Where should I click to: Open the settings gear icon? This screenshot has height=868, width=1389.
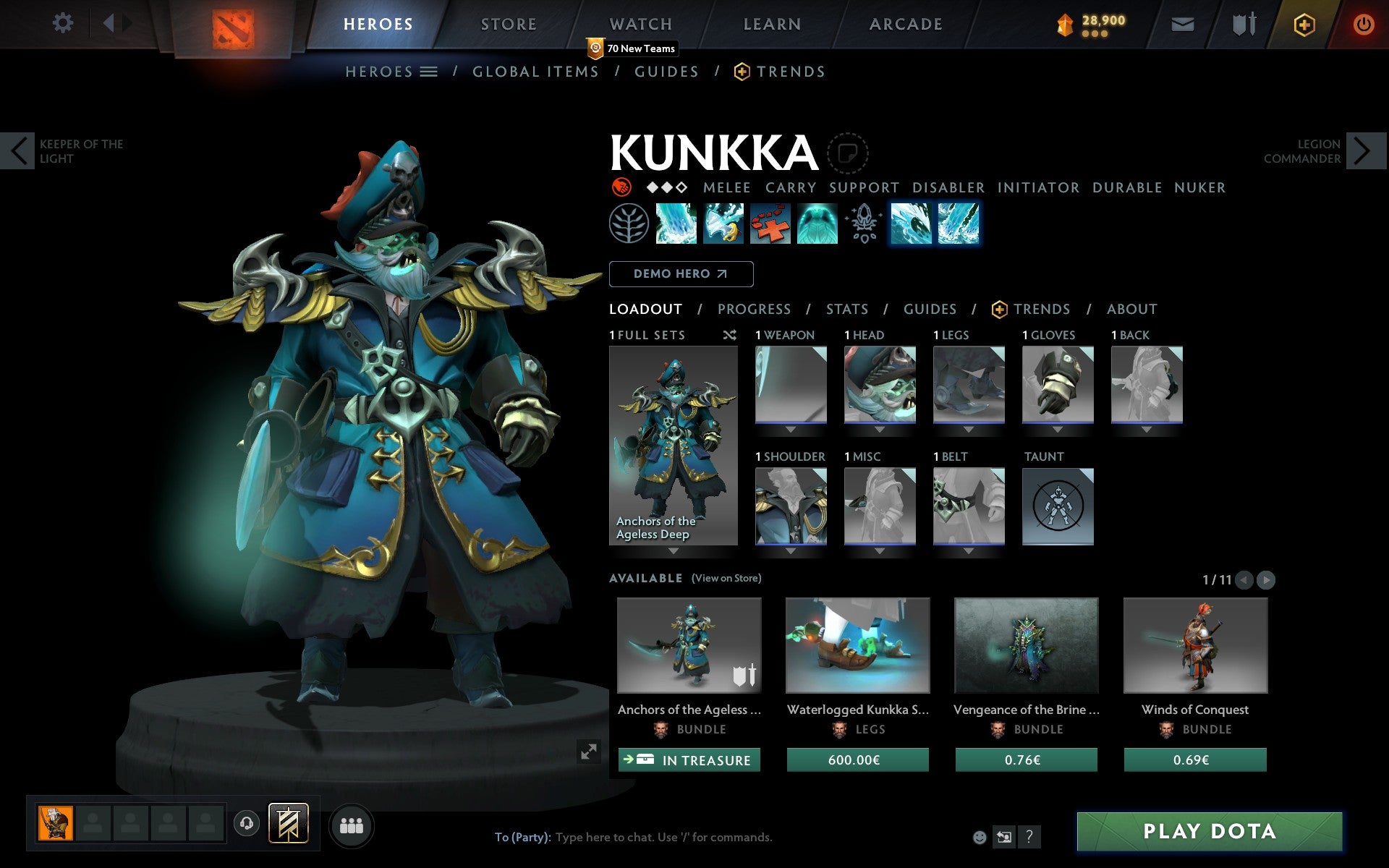click(64, 23)
